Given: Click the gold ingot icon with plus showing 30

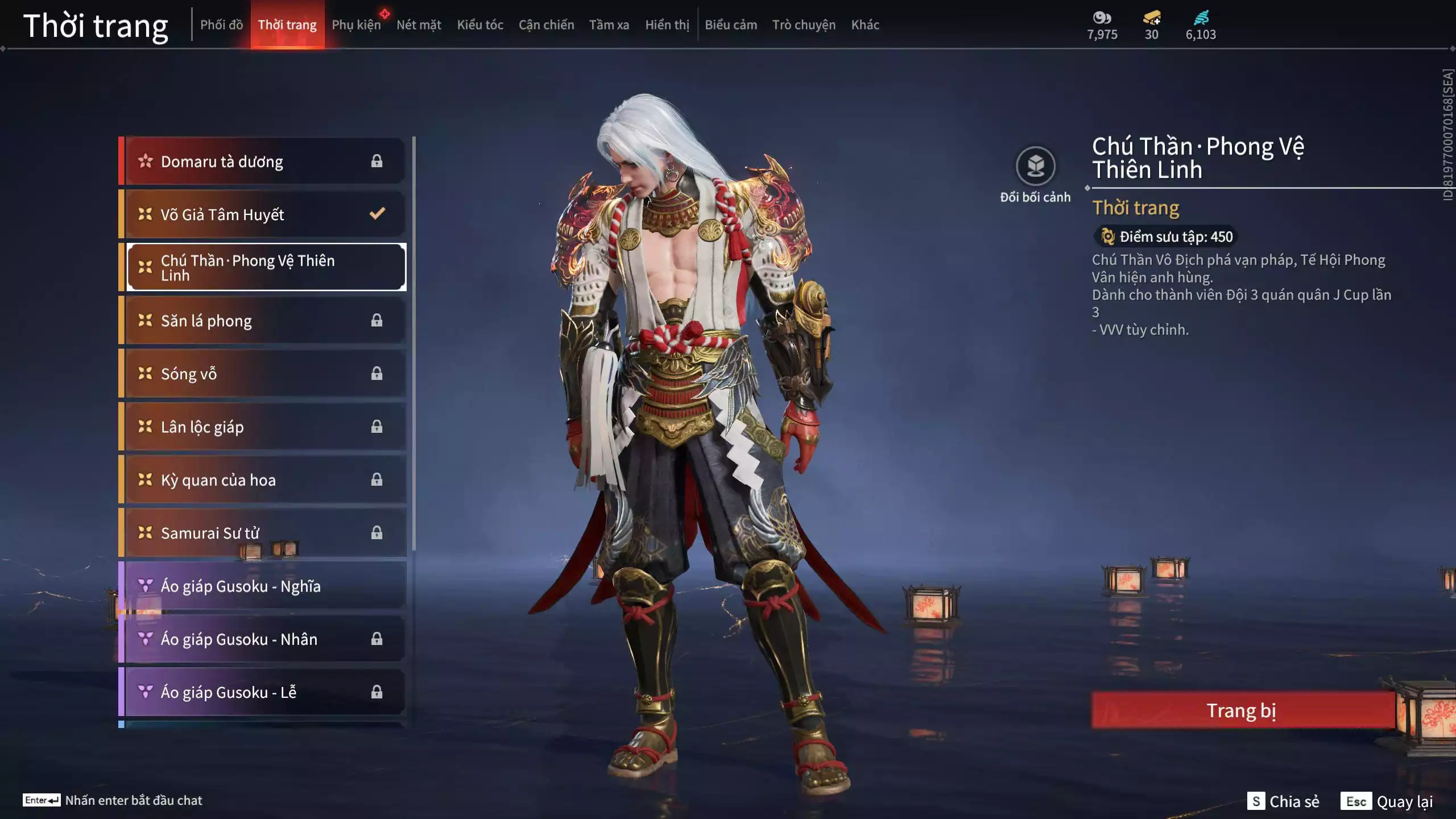Looking at the screenshot, I should (x=1149, y=18).
